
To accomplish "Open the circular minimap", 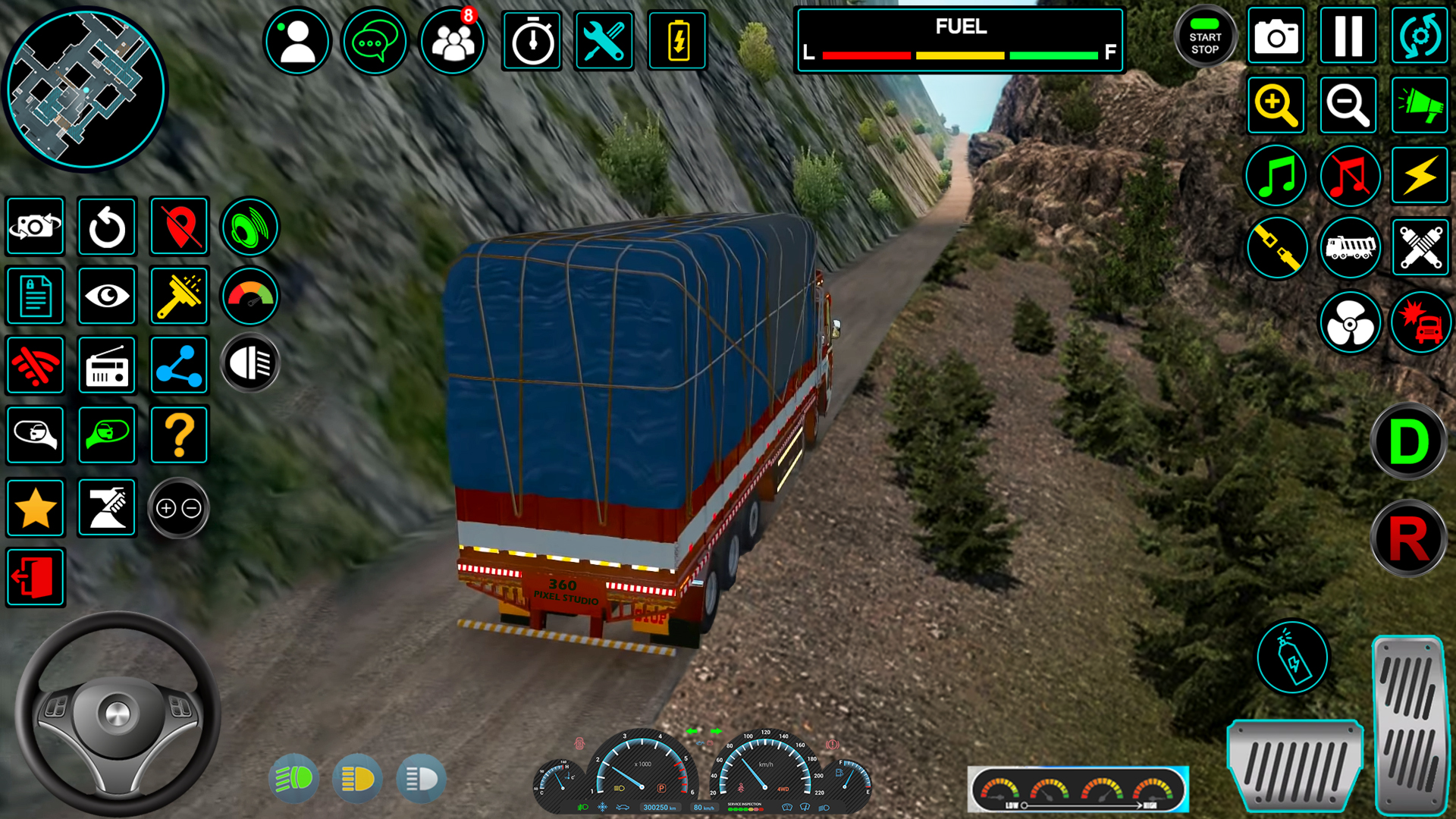I will [85, 89].
